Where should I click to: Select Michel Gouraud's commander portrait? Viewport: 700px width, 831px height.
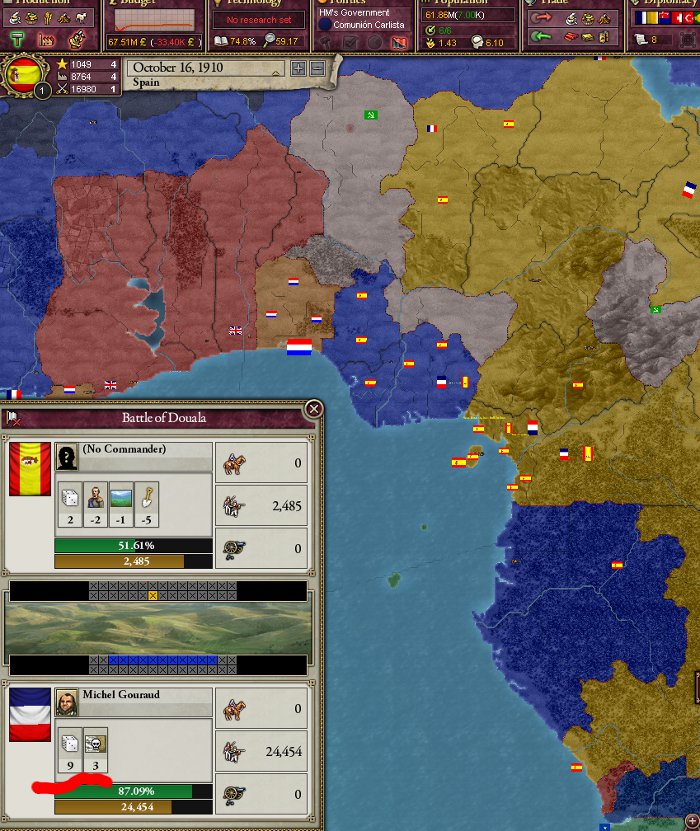(68, 698)
